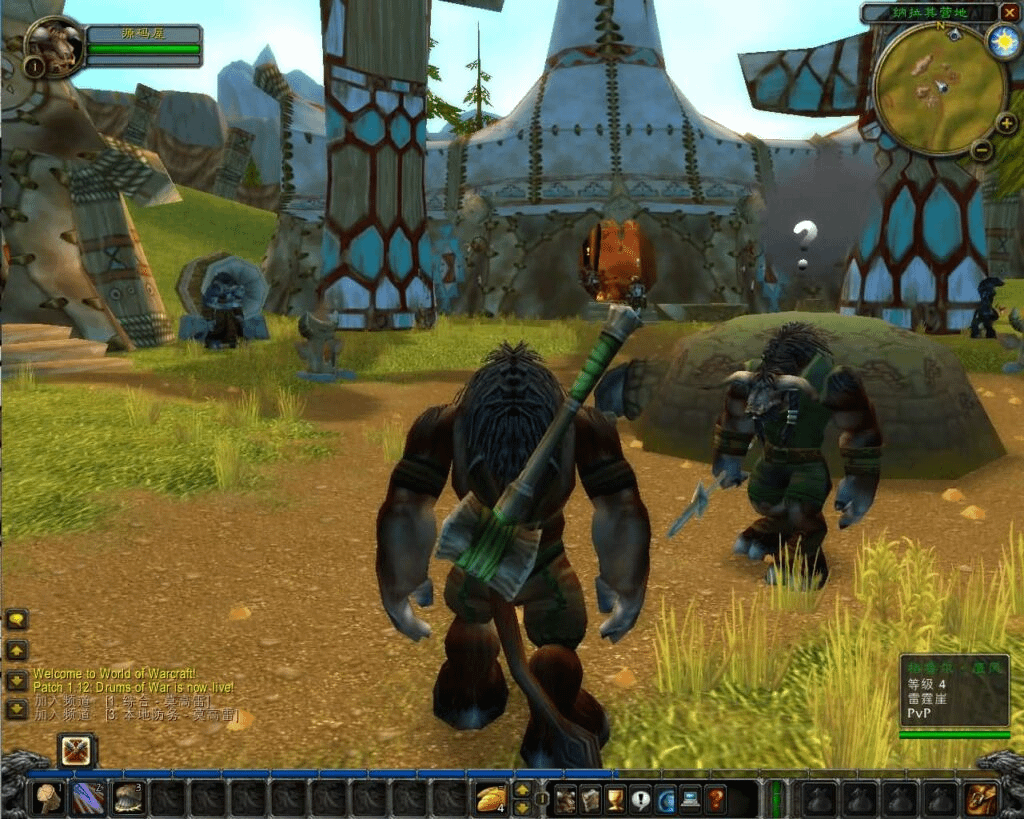Open the spellbook micro button

[x=591, y=799]
